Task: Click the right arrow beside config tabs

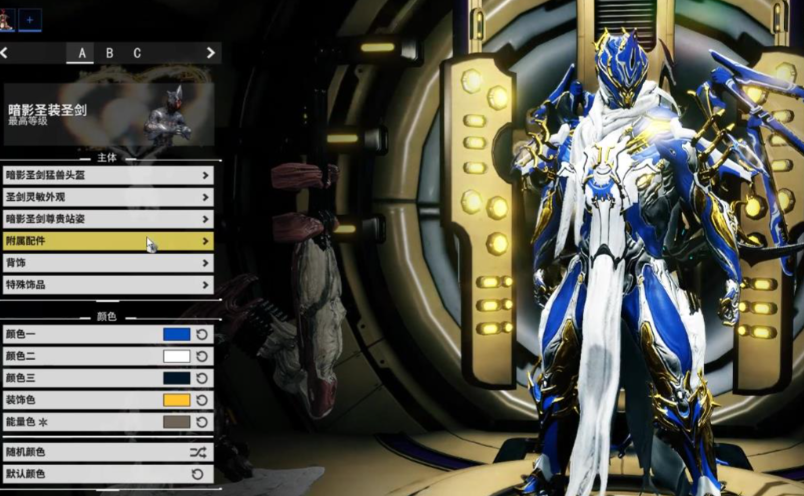Action: point(210,53)
